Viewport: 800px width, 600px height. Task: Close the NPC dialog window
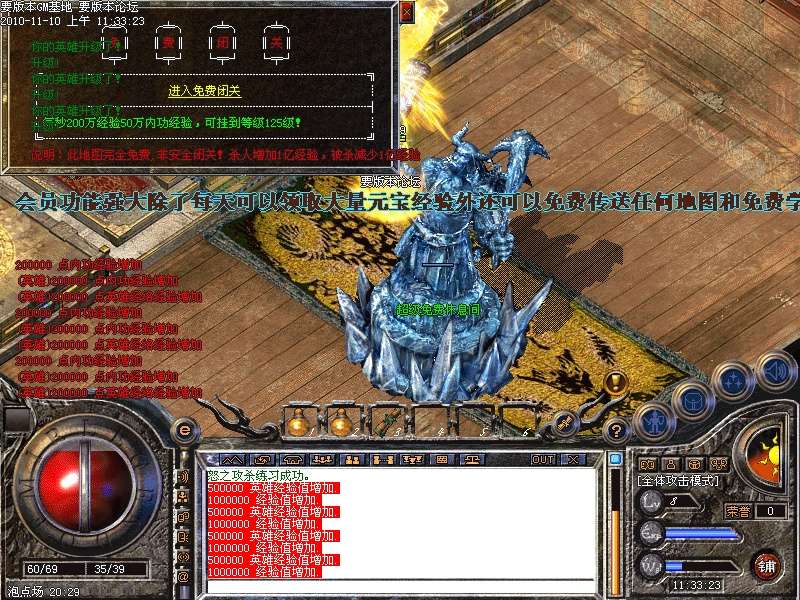(406, 11)
